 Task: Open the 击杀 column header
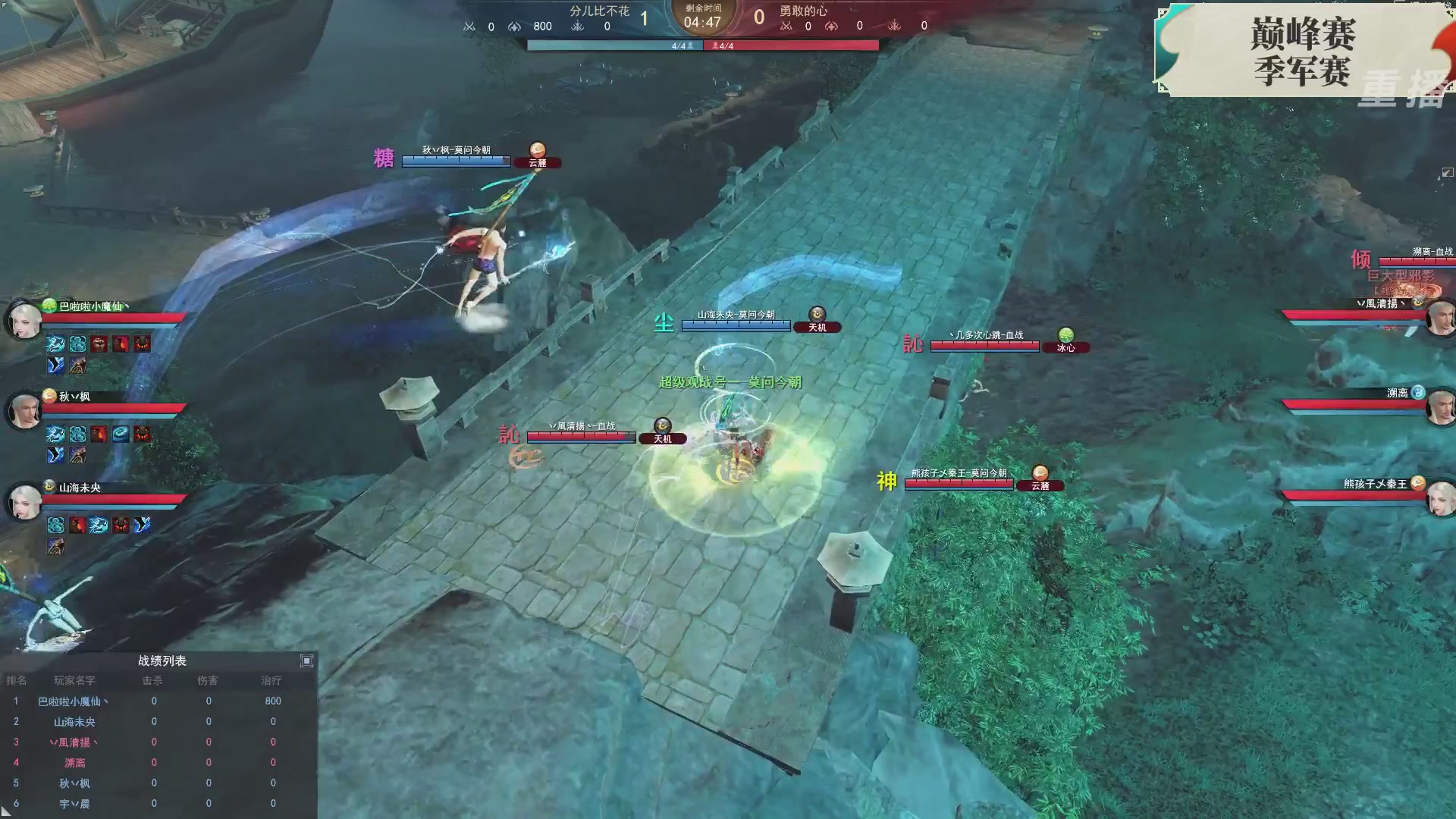153,680
